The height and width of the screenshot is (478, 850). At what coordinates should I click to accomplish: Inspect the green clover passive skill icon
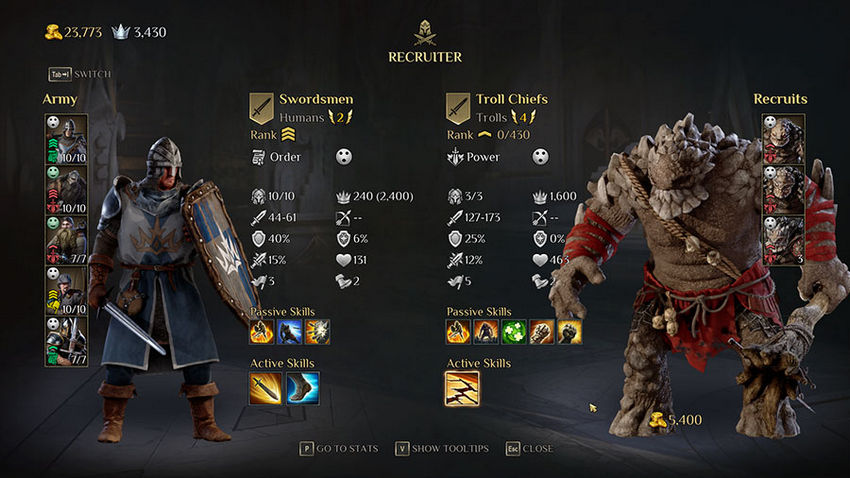click(x=514, y=331)
